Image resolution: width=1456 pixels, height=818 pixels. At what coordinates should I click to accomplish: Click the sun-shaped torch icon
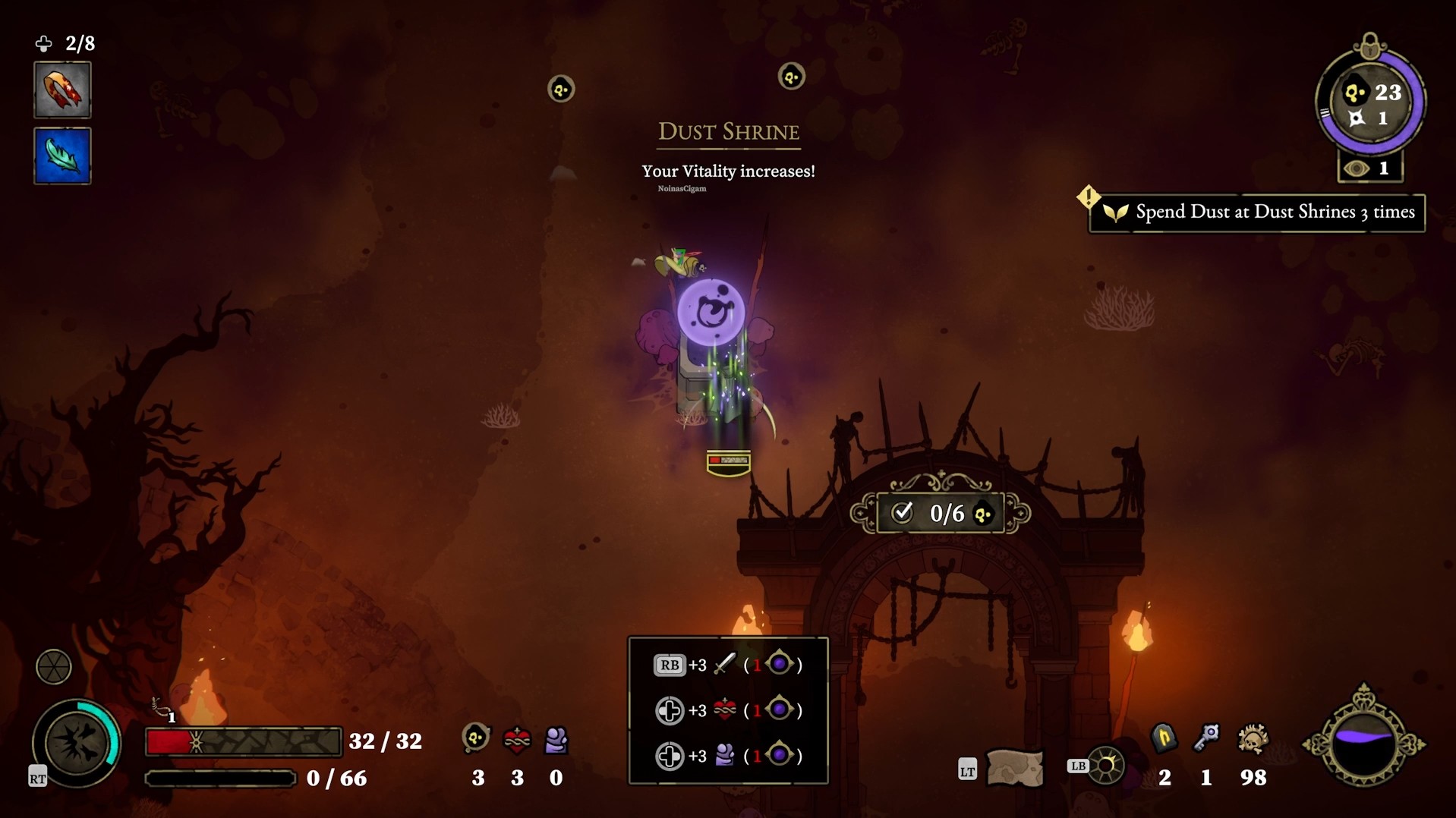tap(1106, 766)
